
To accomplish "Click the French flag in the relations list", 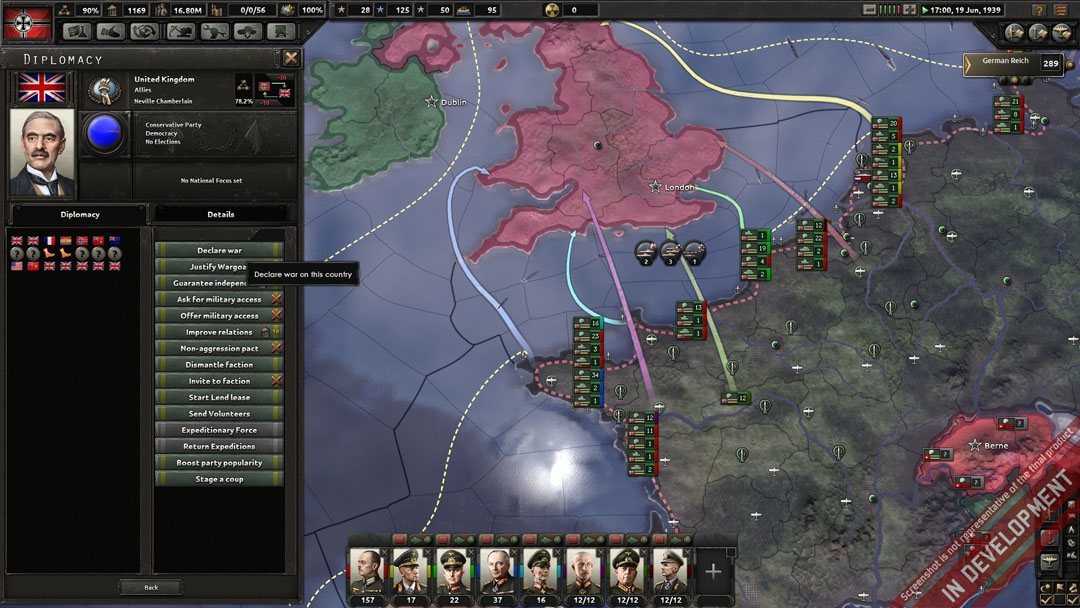I will (49, 241).
